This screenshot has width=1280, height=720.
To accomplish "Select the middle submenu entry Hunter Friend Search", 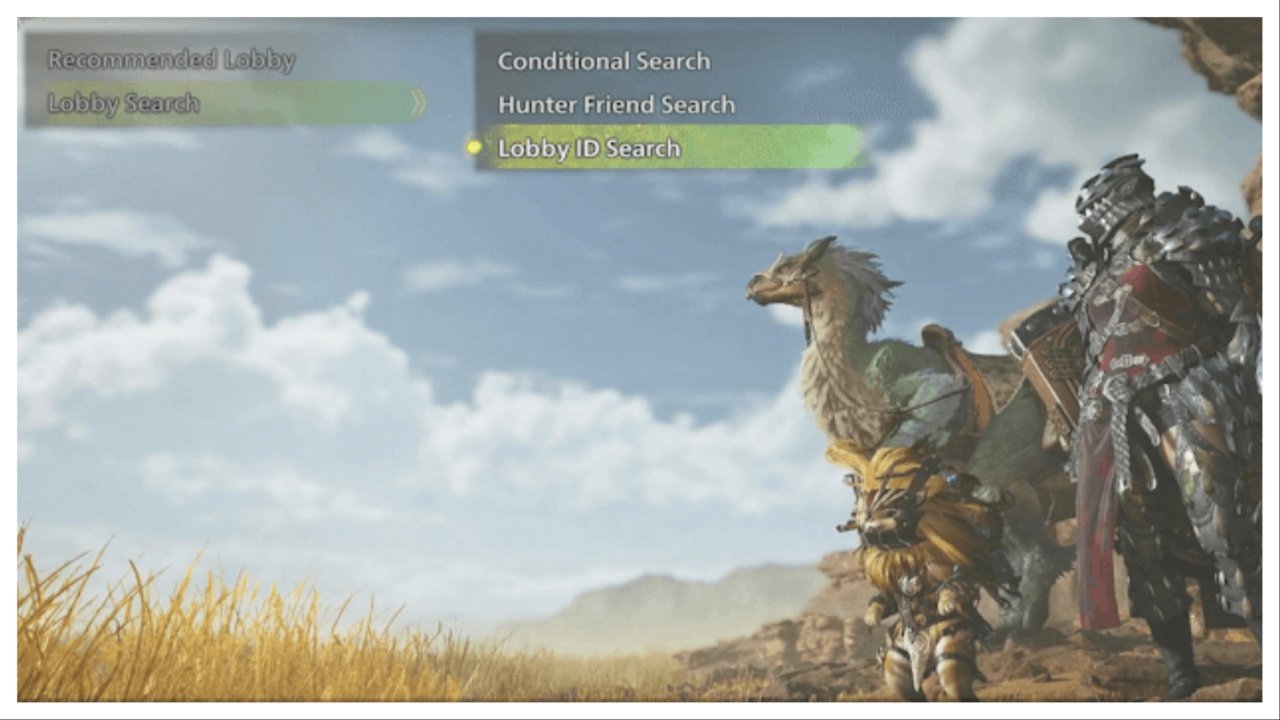I will coord(617,104).
